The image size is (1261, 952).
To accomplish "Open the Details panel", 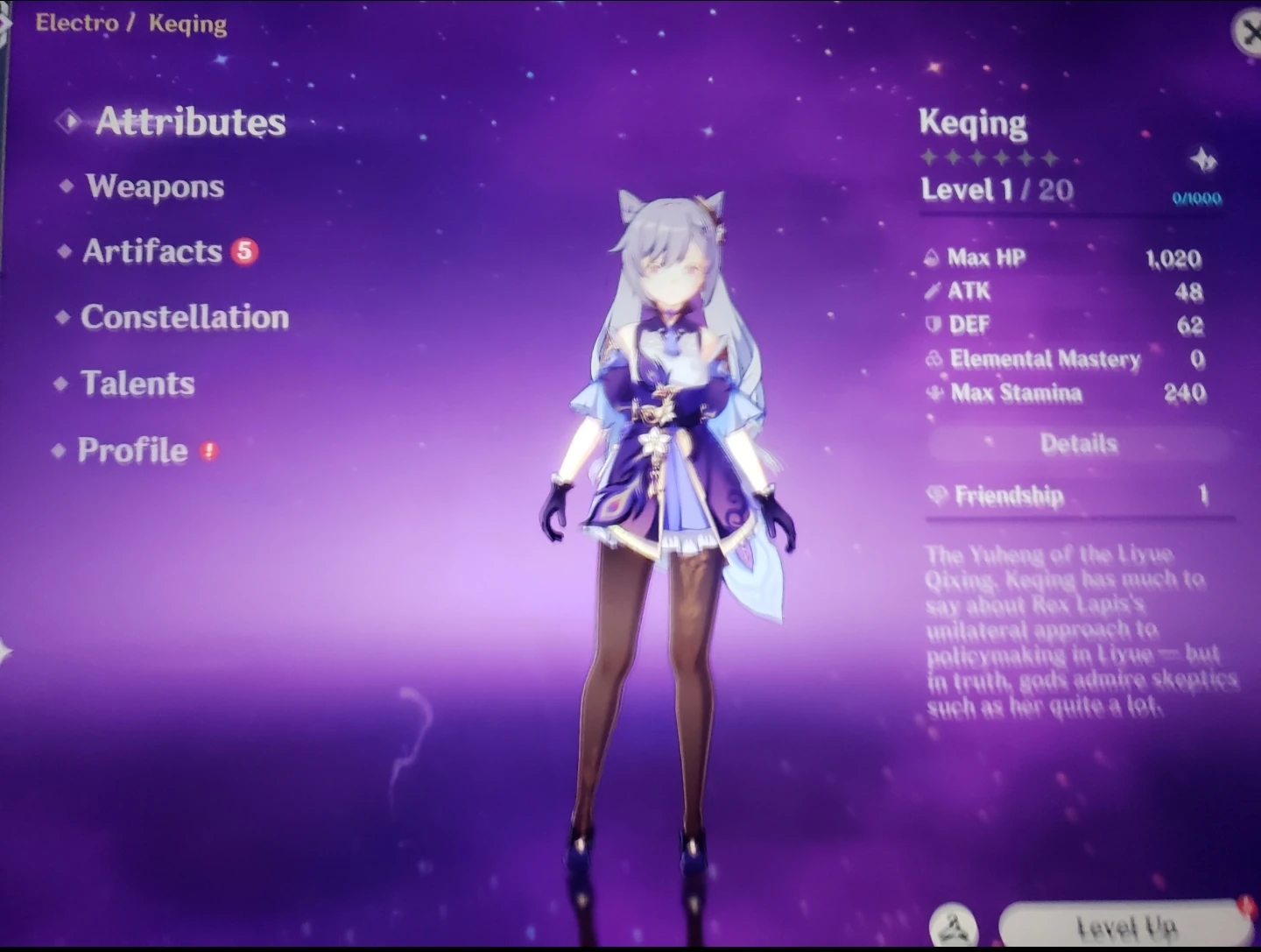I will [1078, 444].
